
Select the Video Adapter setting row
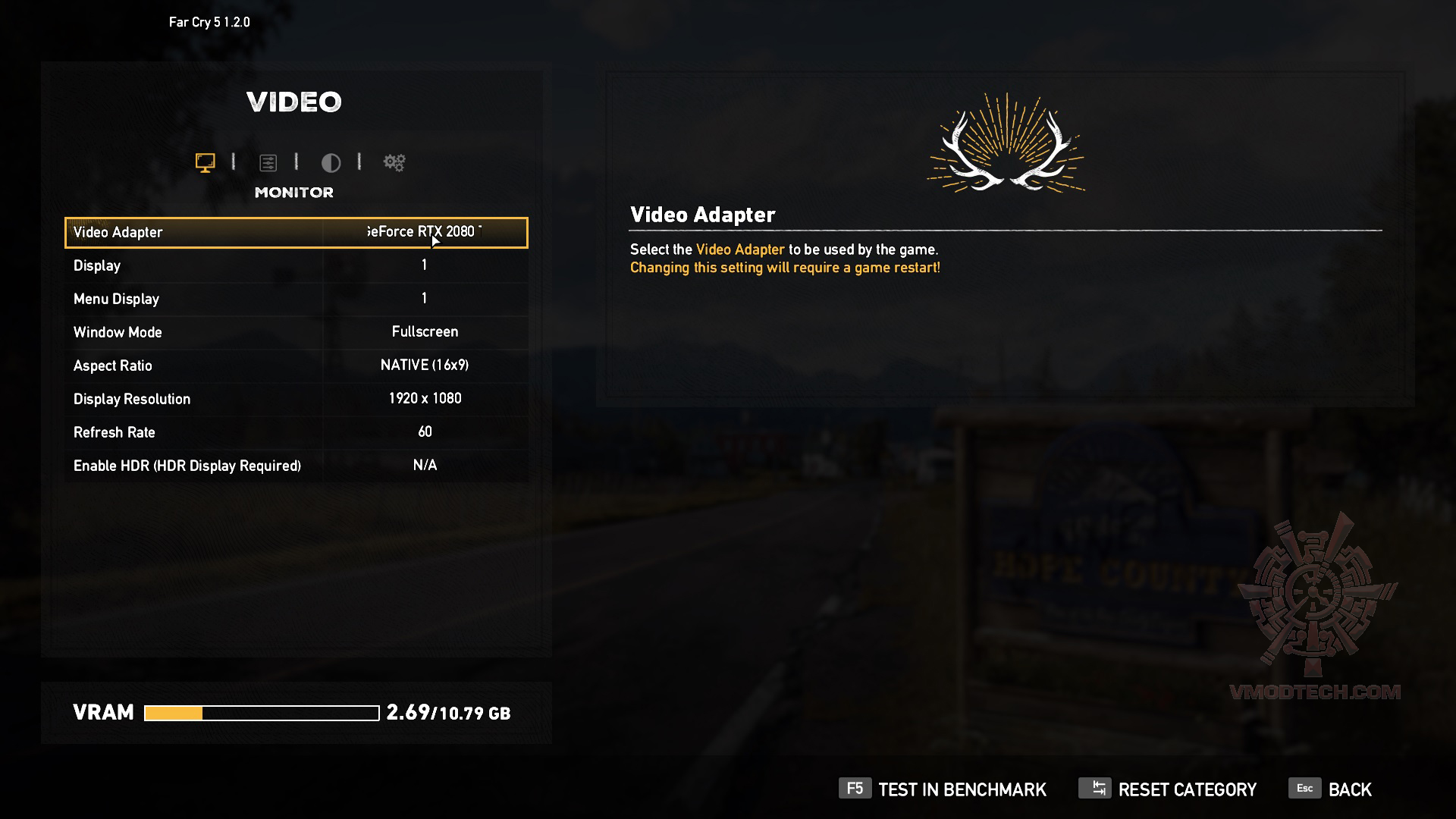pyautogui.click(x=296, y=233)
